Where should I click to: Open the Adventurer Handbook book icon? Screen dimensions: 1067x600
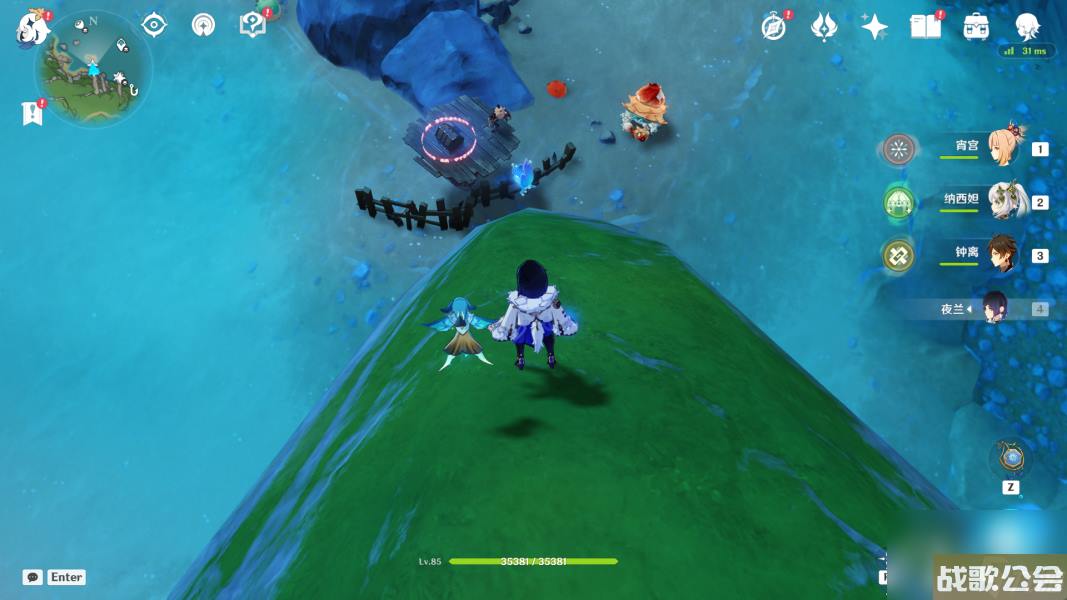[x=925, y=27]
